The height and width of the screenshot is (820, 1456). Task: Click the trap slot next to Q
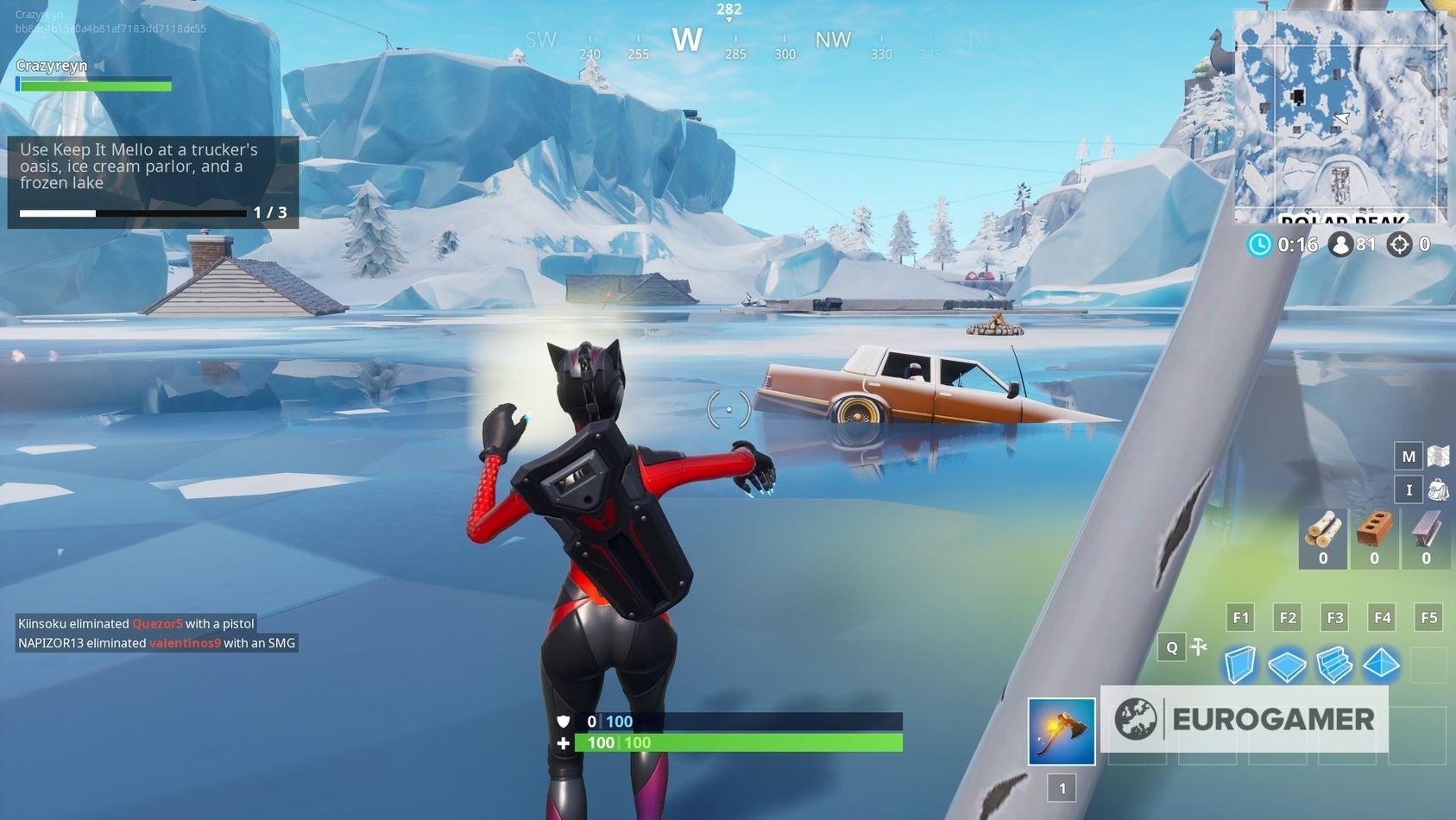(x=1199, y=647)
